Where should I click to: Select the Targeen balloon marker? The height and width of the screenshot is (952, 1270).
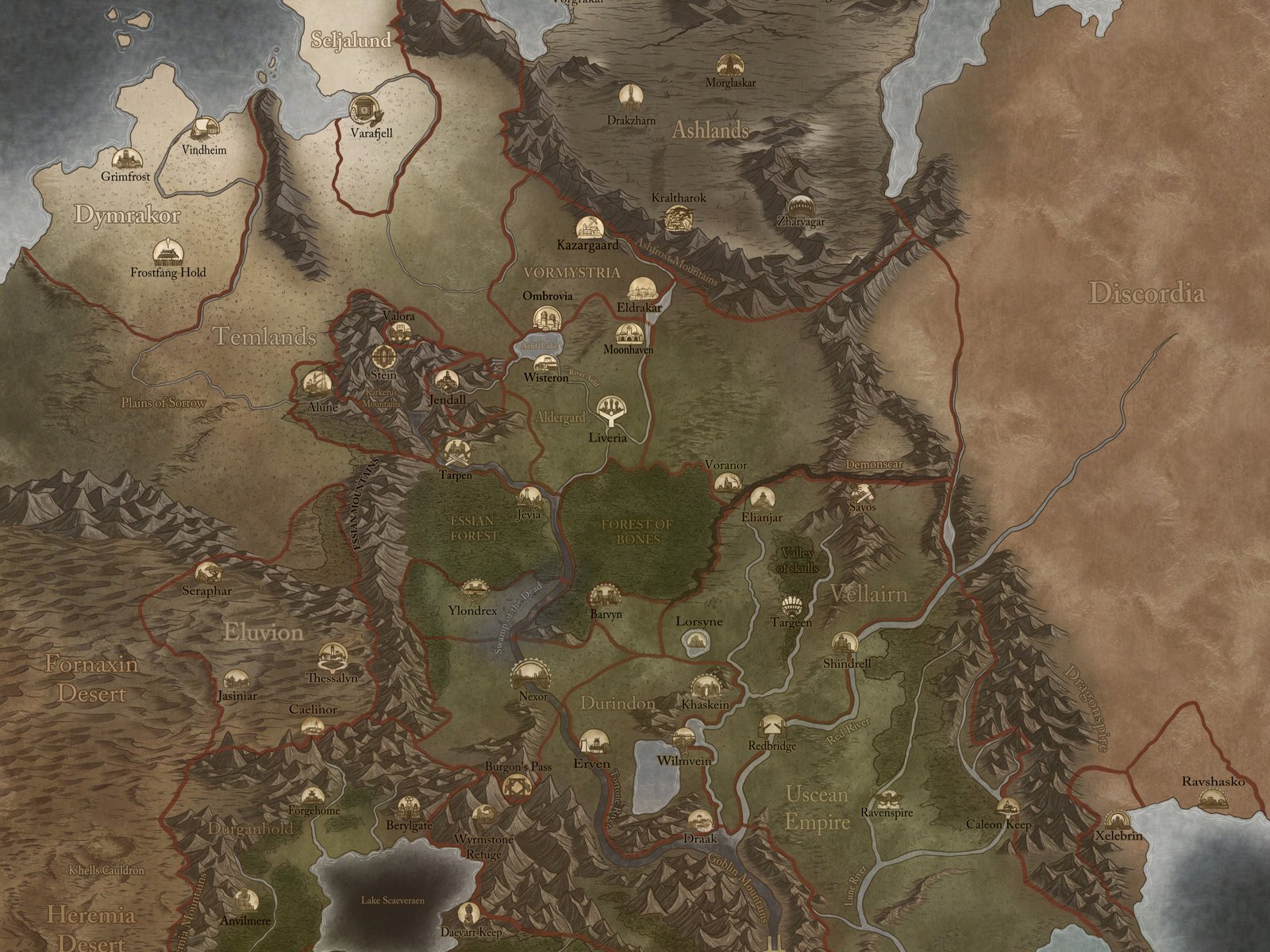[x=793, y=605]
